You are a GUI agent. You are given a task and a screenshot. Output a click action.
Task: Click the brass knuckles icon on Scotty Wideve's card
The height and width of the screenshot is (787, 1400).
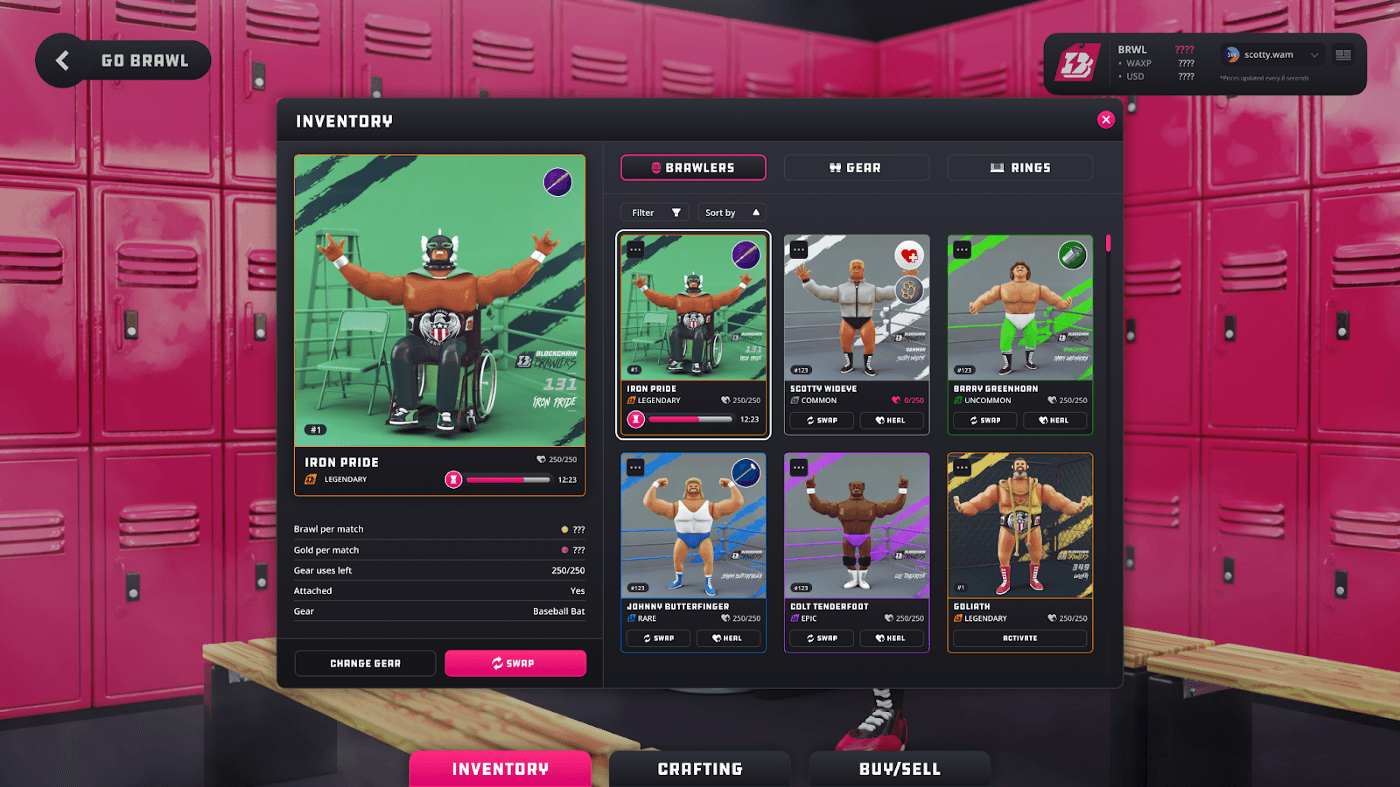[909, 288]
